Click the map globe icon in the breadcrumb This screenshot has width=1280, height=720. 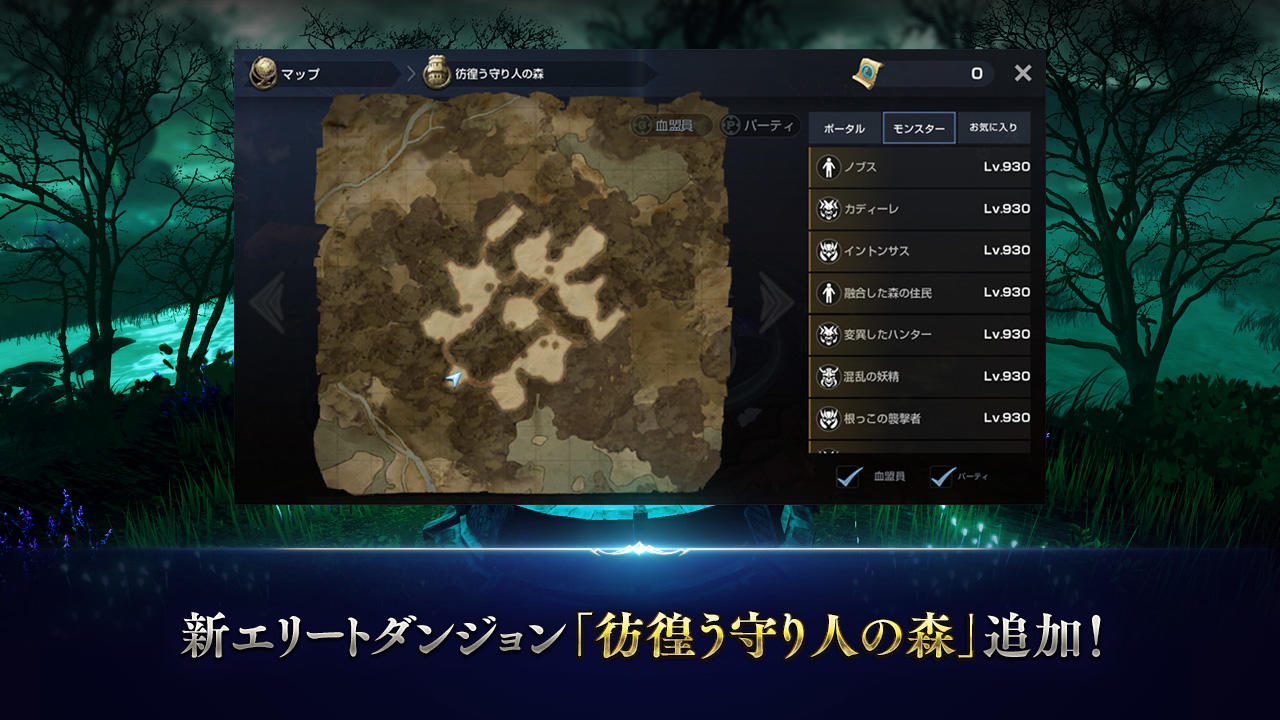tap(262, 73)
